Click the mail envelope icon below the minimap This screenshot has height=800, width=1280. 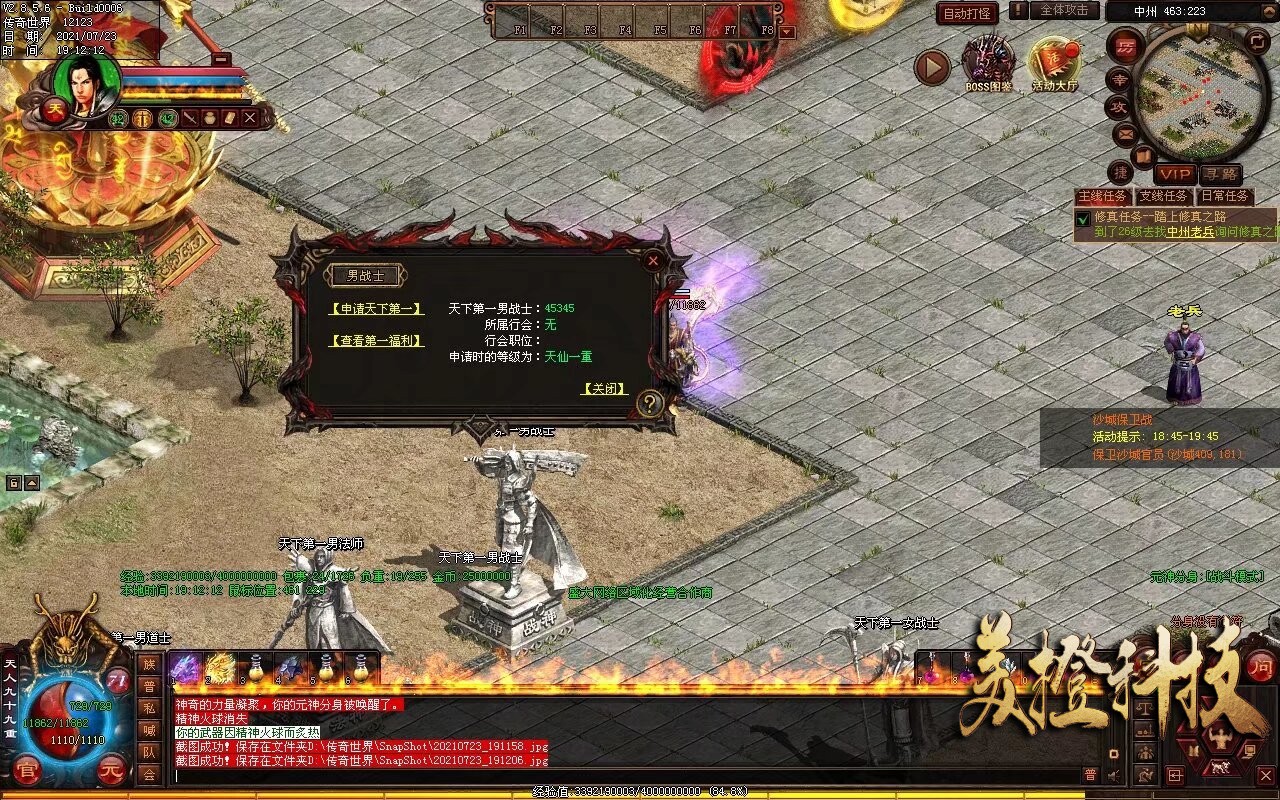tap(1123, 134)
